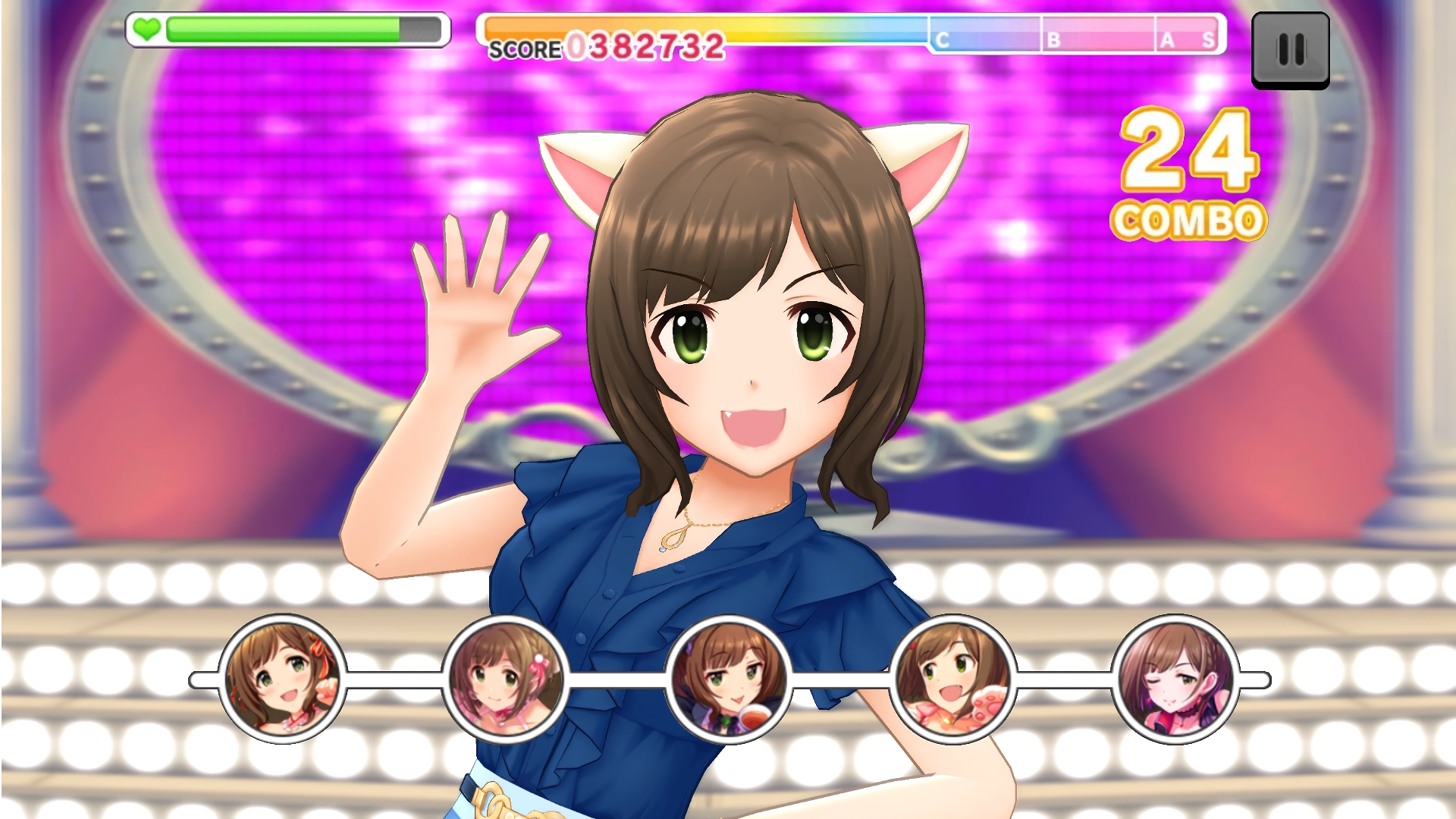Image resolution: width=1456 pixels, height=819 pixels.
Task: Tap the leftmost idol with red ribbon
Action: tap(282, 679)
